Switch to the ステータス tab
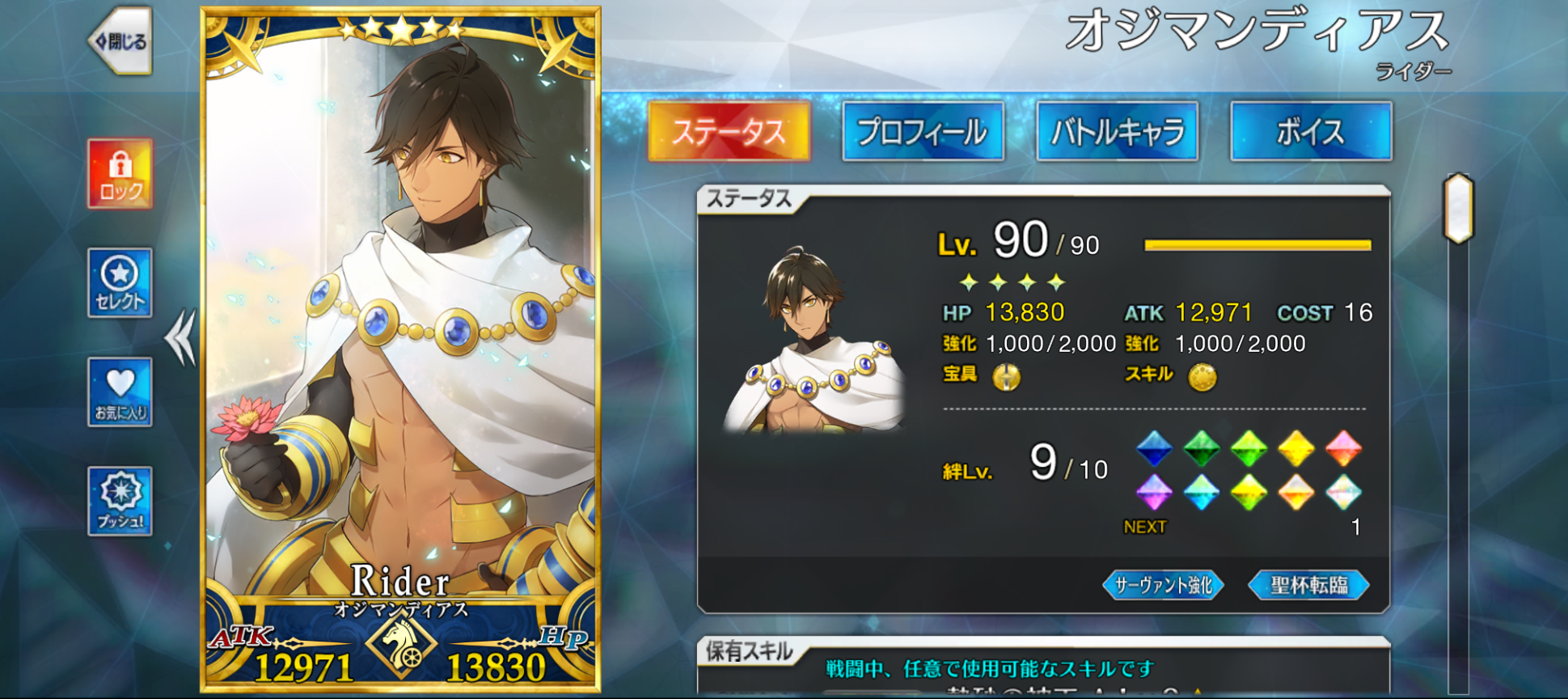1568x699 pixels. pyautogui.click(x=729, y=132)
